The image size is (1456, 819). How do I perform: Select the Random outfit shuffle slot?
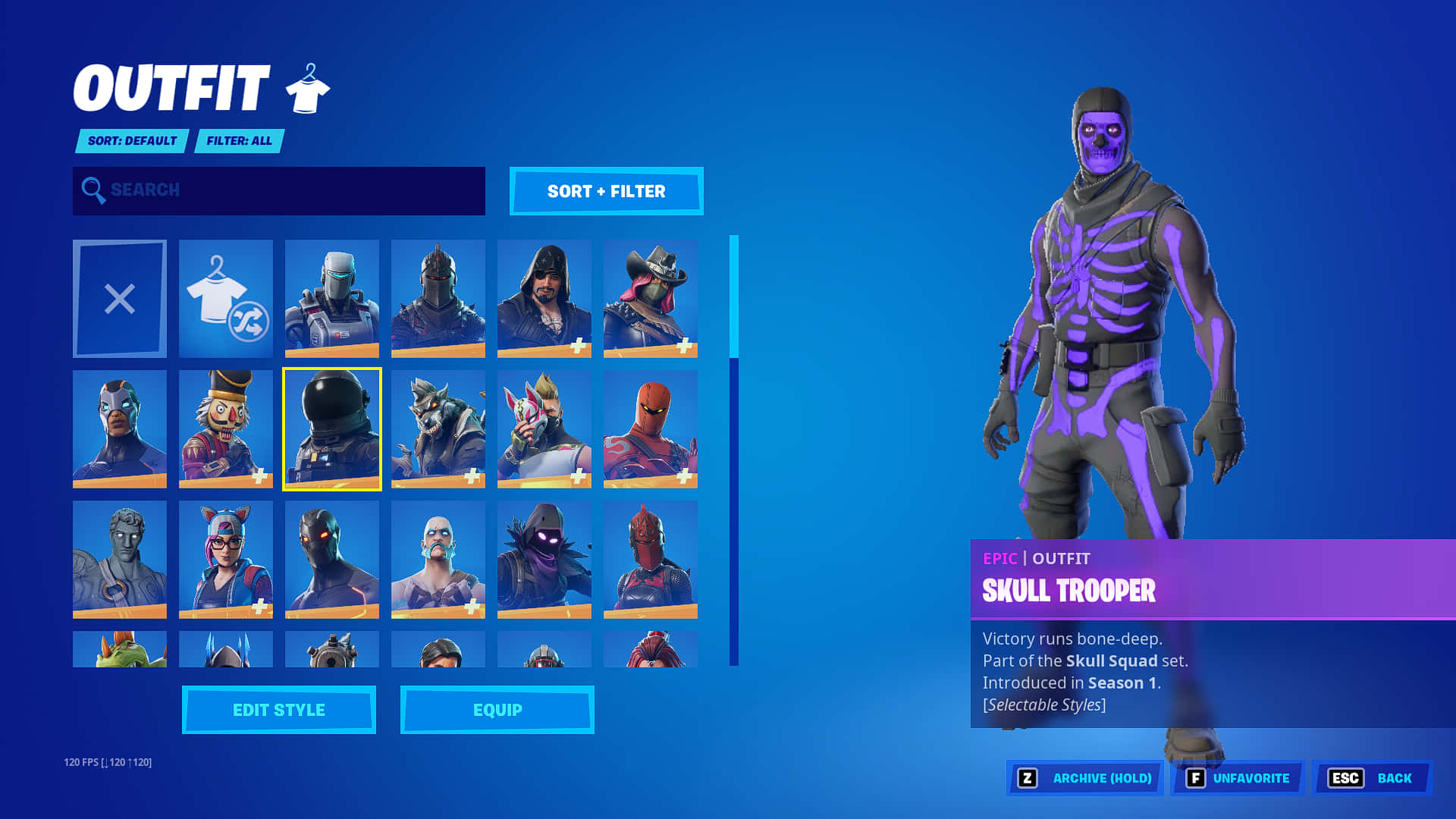coord(225,298)
